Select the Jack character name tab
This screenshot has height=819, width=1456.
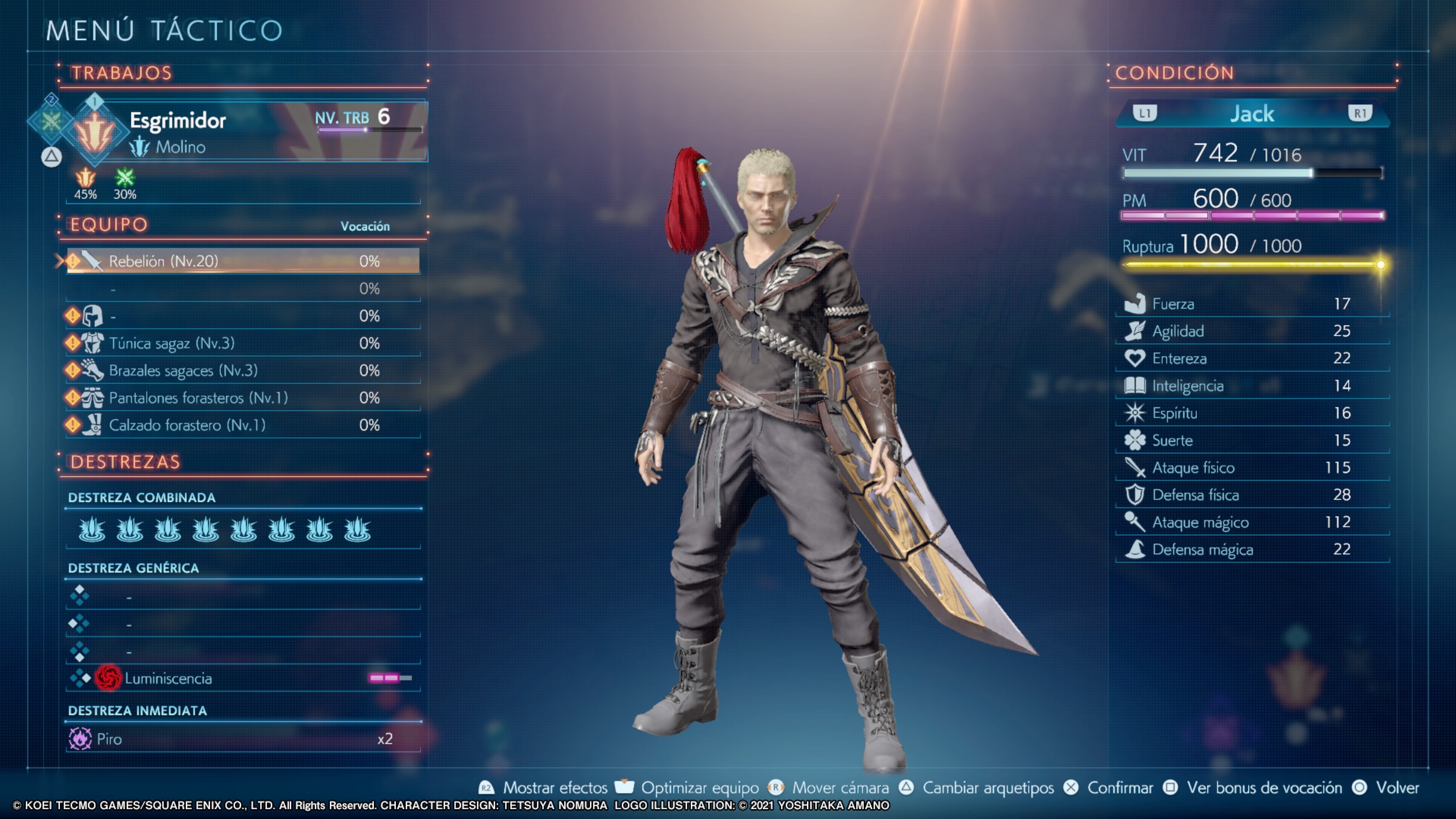click(x=1252, y=114)
